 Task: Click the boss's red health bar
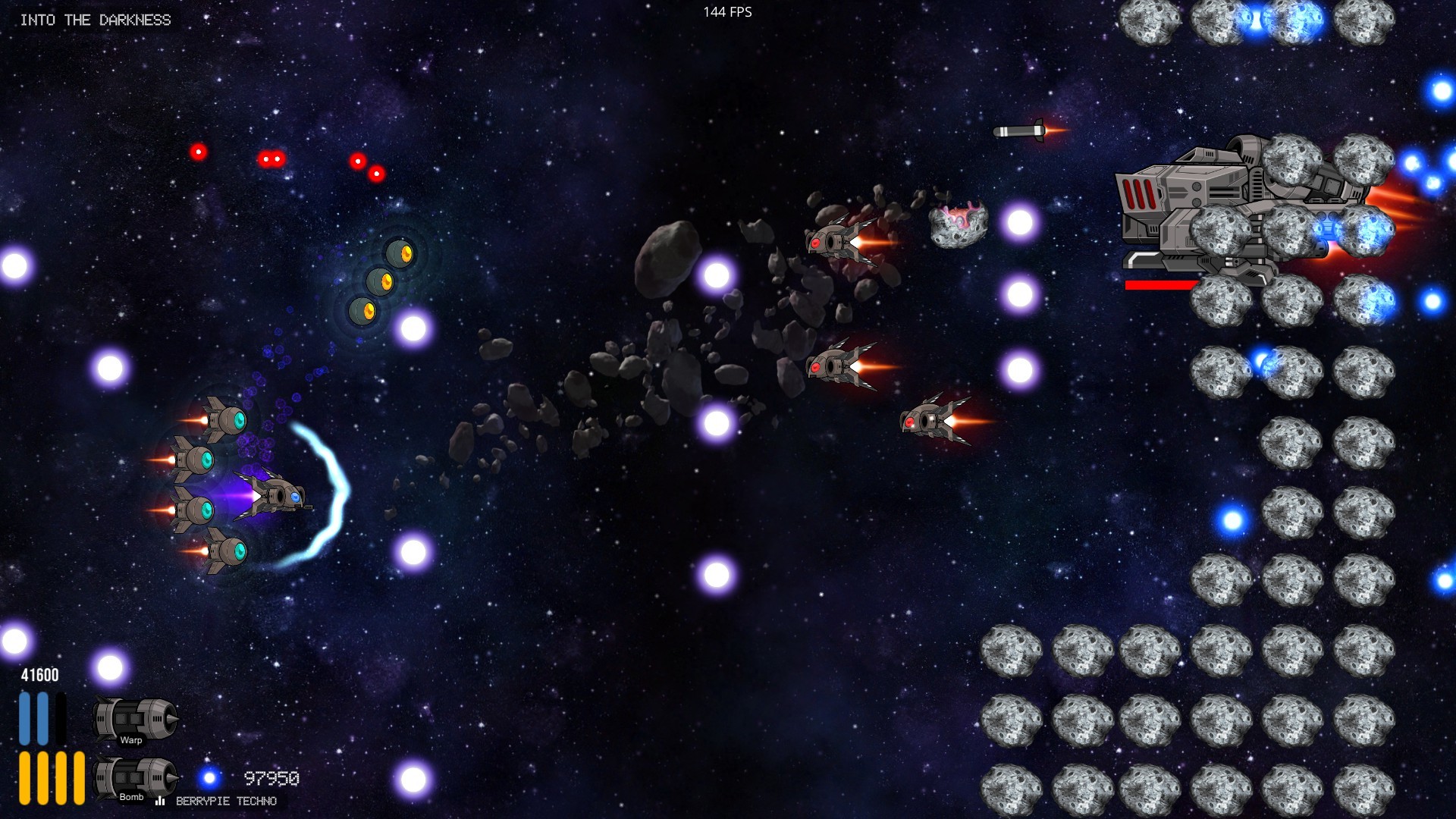click(1160, 286)
